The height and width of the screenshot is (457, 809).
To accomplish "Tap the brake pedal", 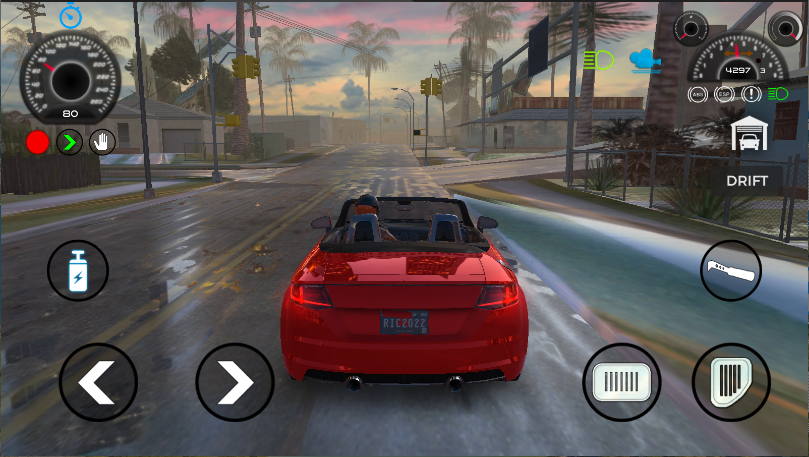I will (x=622, y=382).
